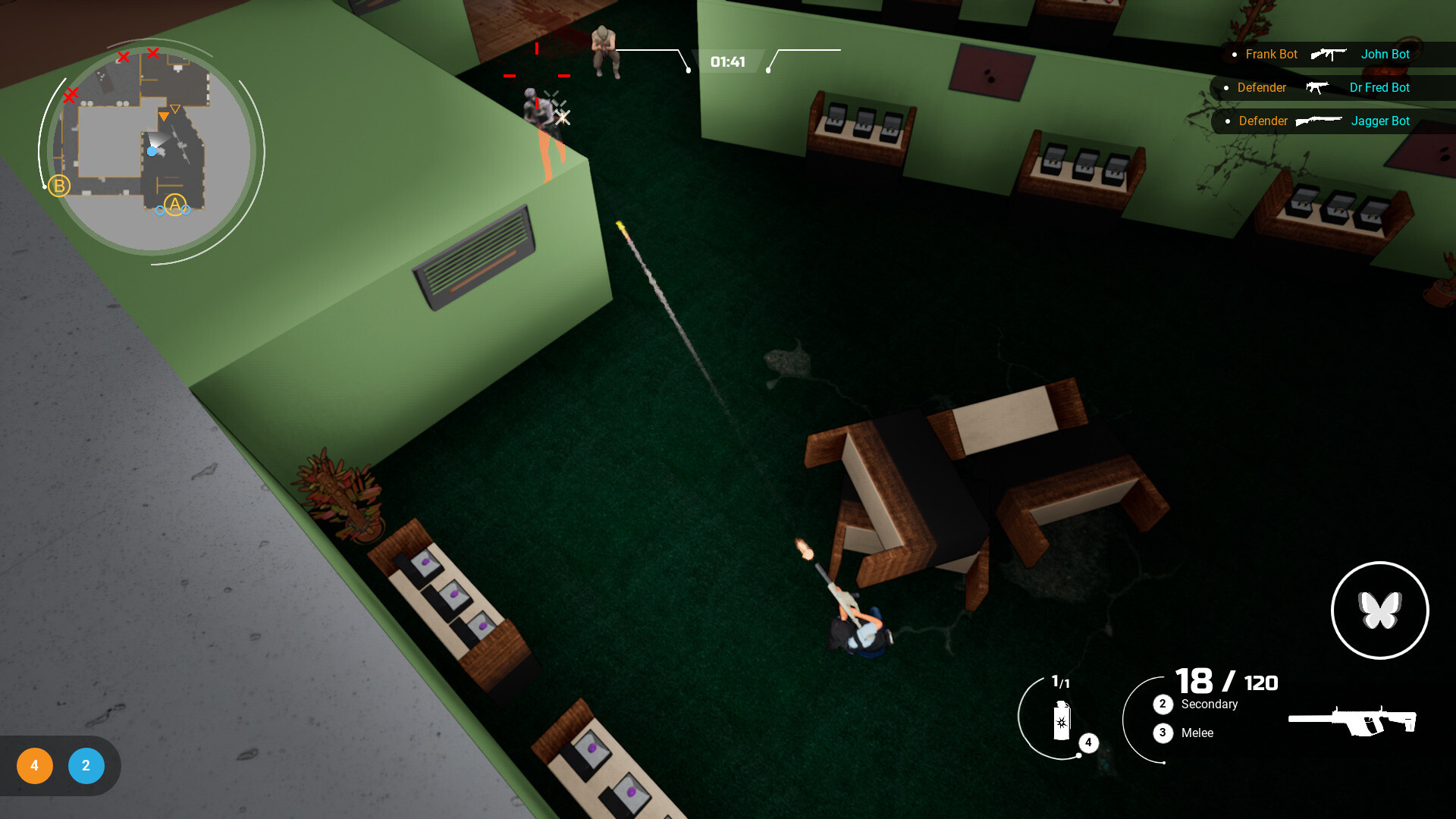The height and width of the screenshot is (819, 1456).
Task: Click the 01:41 match timer
Action: click(x=728, y=61)
